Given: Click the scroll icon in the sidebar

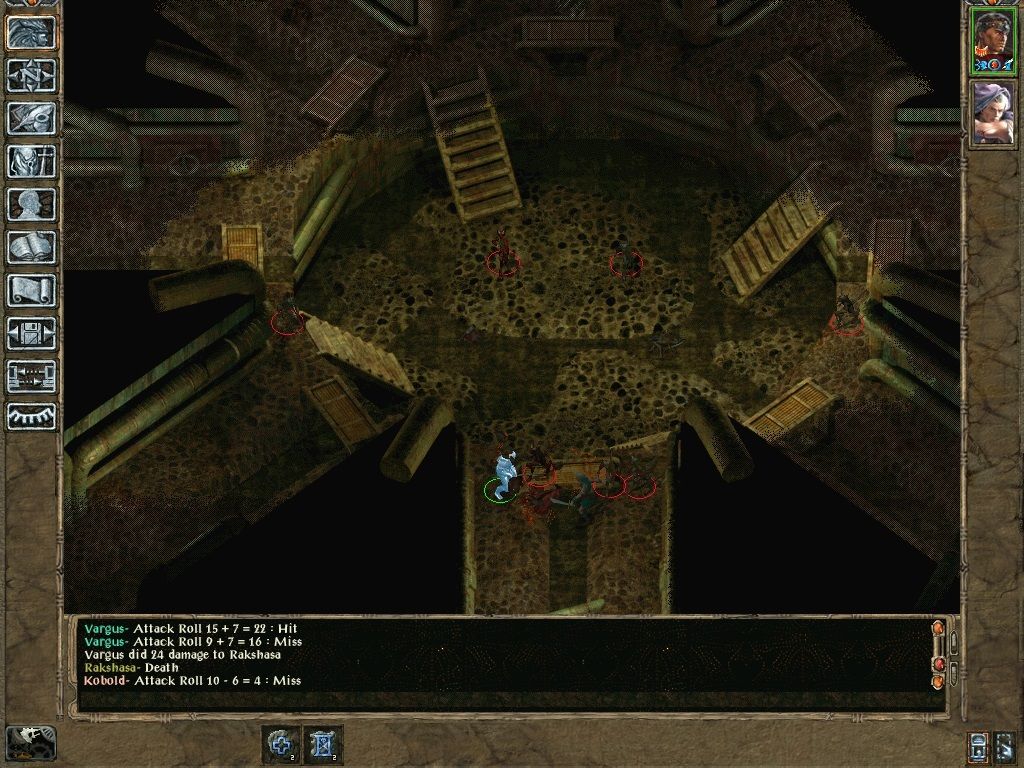Looking at the screenshot, I should pos(31,290).
